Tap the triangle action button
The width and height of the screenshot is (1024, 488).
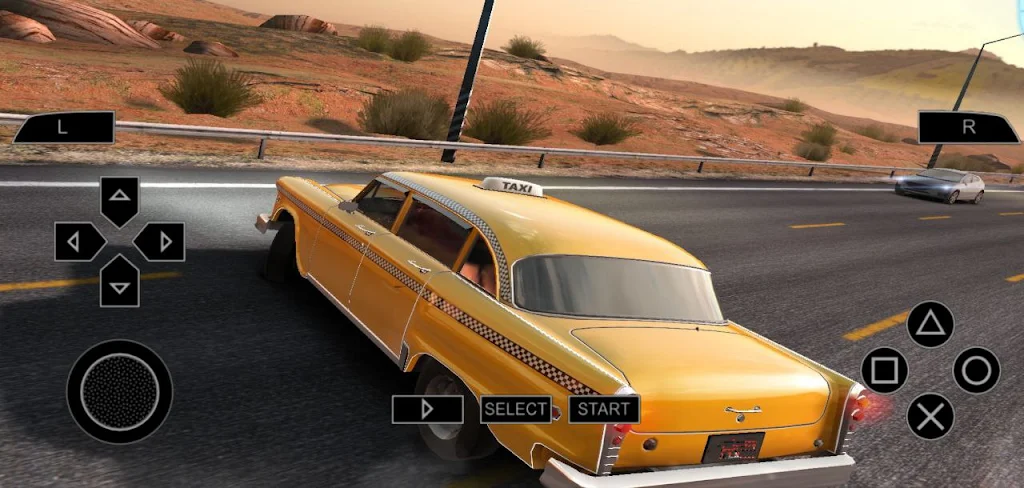point(930,324)
